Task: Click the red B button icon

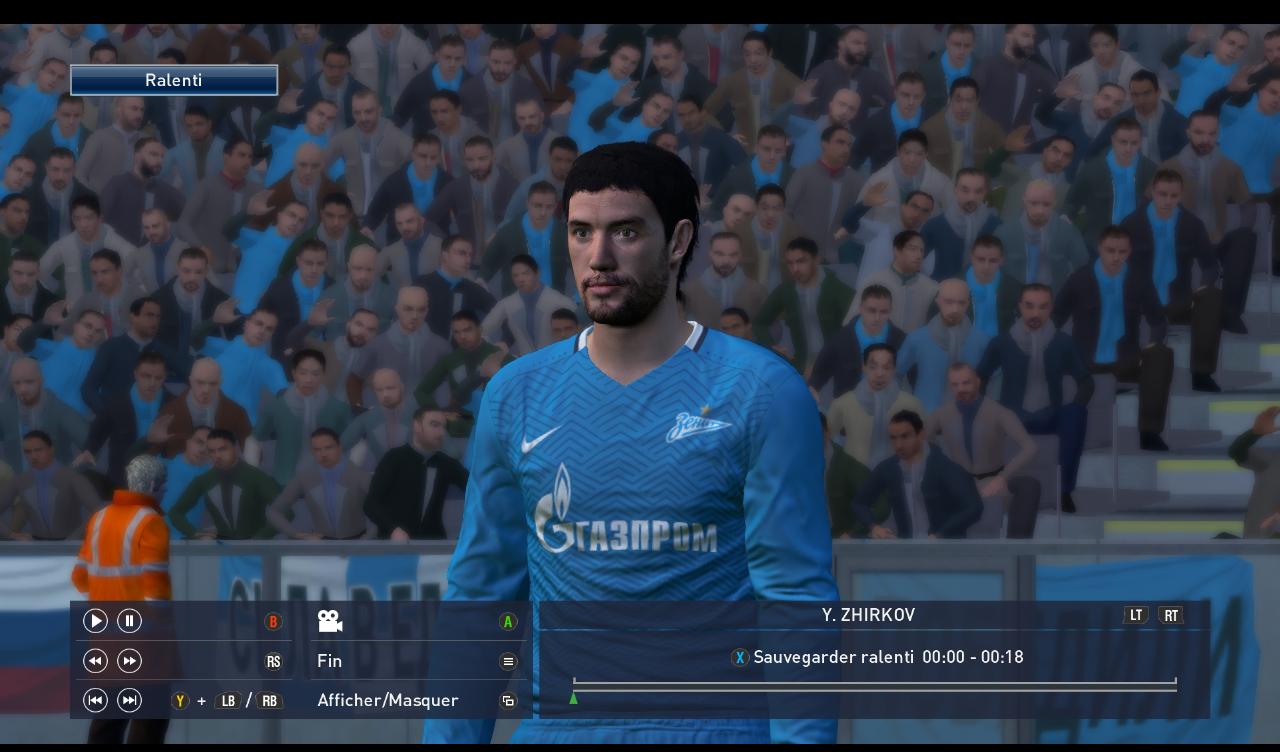Action: coord(272,621)
